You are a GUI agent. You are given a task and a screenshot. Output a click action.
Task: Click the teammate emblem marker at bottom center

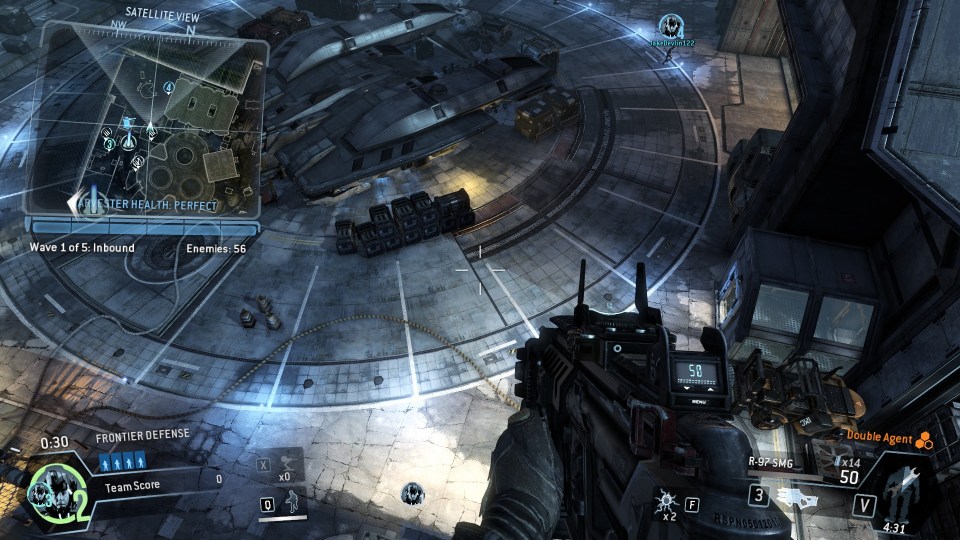(x=412, y=492)
